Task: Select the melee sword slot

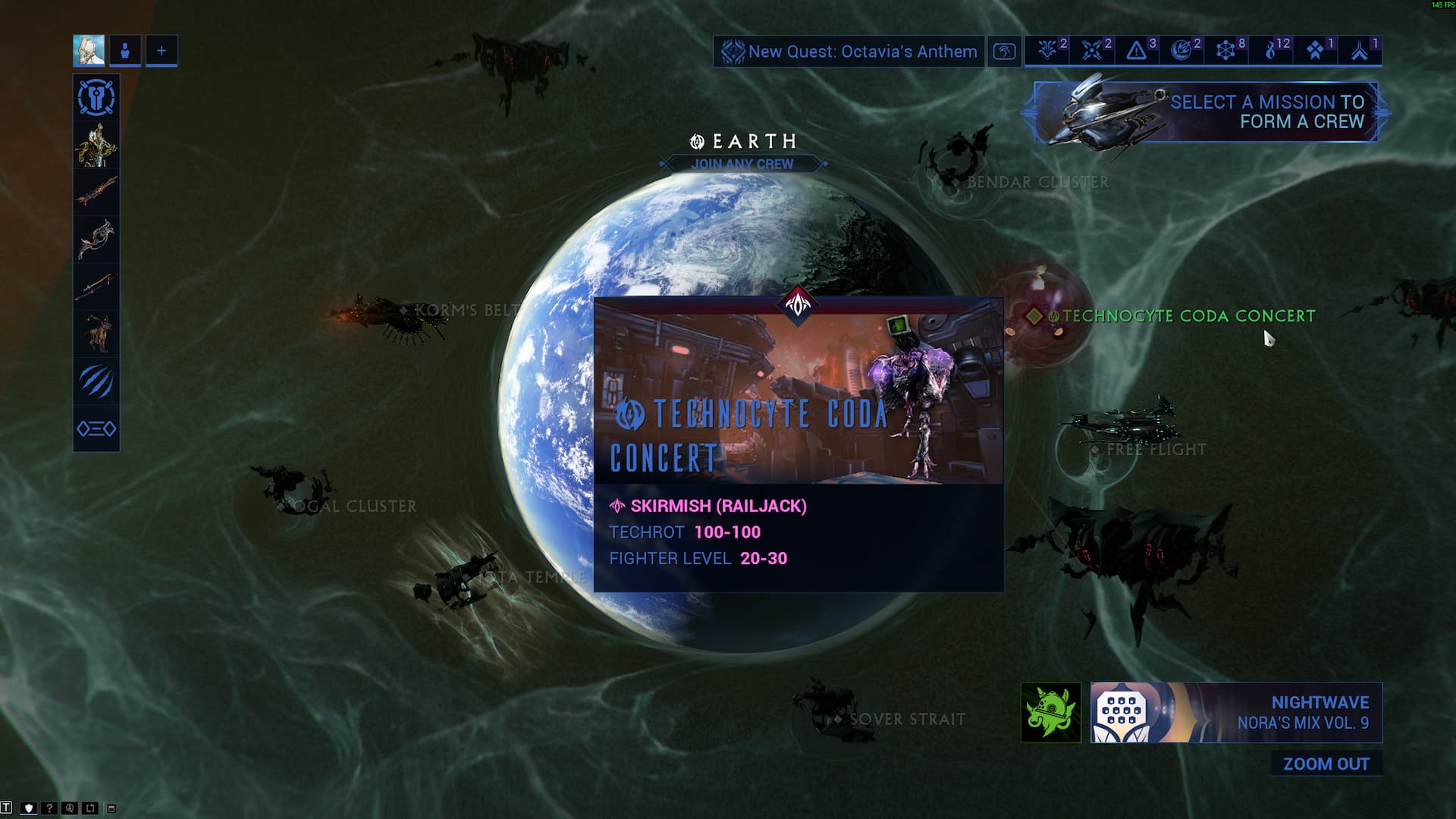Action: coord(96,287)
